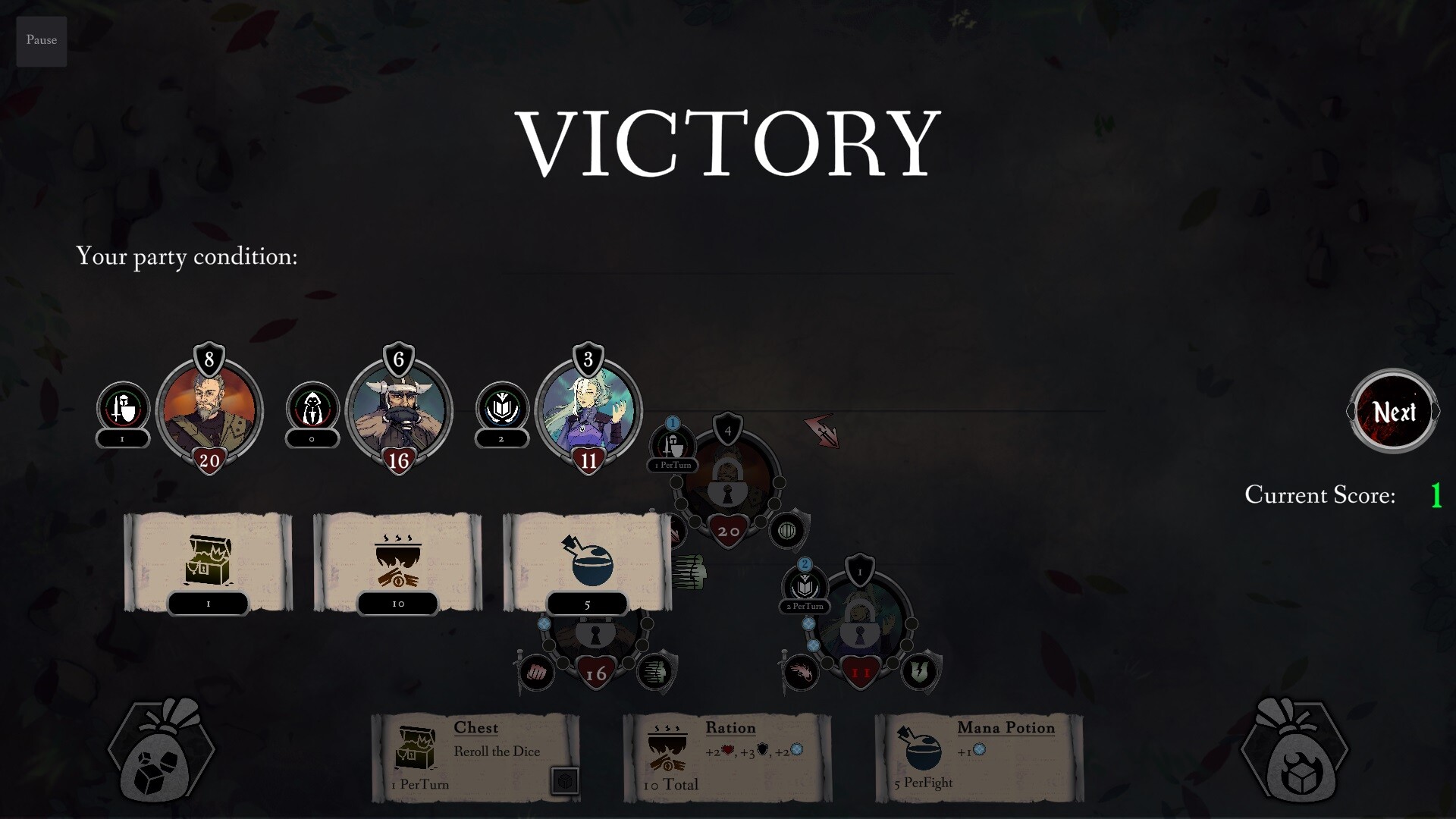Open the Pause menu
1456x819 pixels.
[41, 41]
